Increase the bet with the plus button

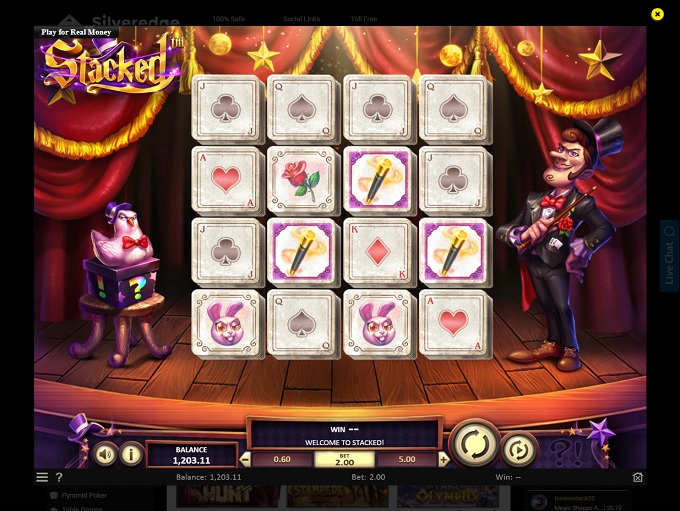click(x=442, y=460)
